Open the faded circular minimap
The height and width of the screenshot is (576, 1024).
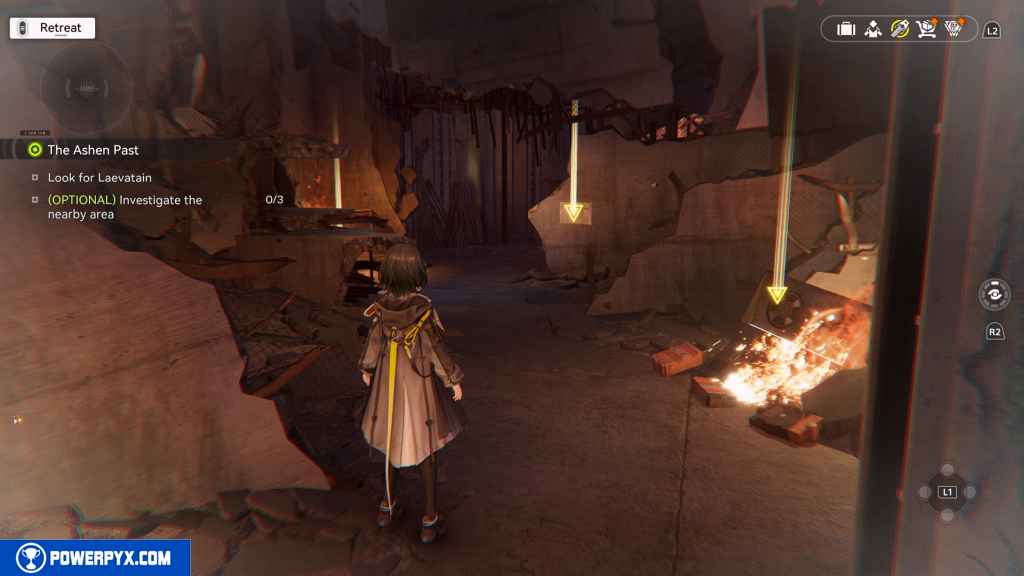click(x=86, y=88)
